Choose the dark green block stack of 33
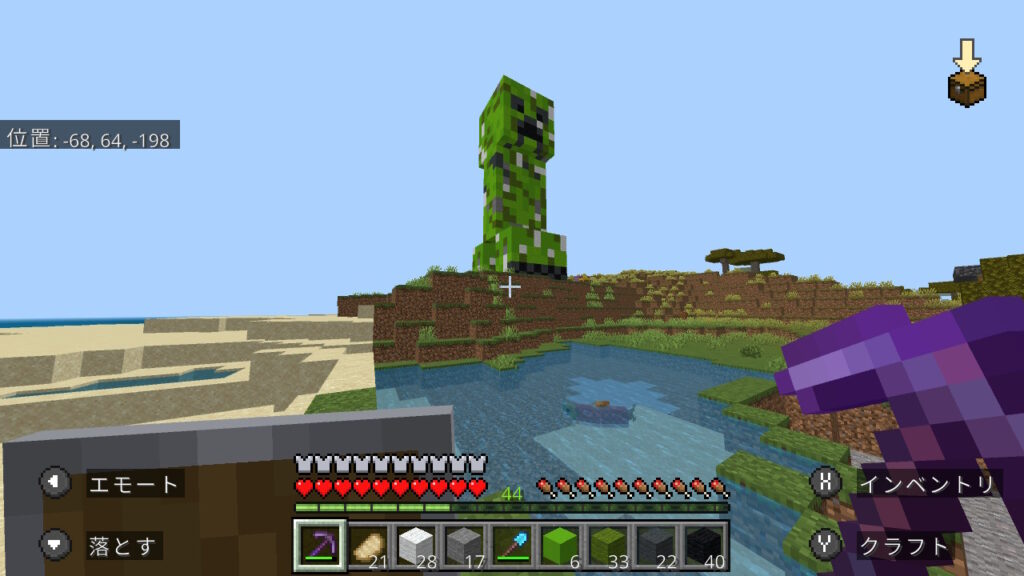 click(x=607, y=546)
